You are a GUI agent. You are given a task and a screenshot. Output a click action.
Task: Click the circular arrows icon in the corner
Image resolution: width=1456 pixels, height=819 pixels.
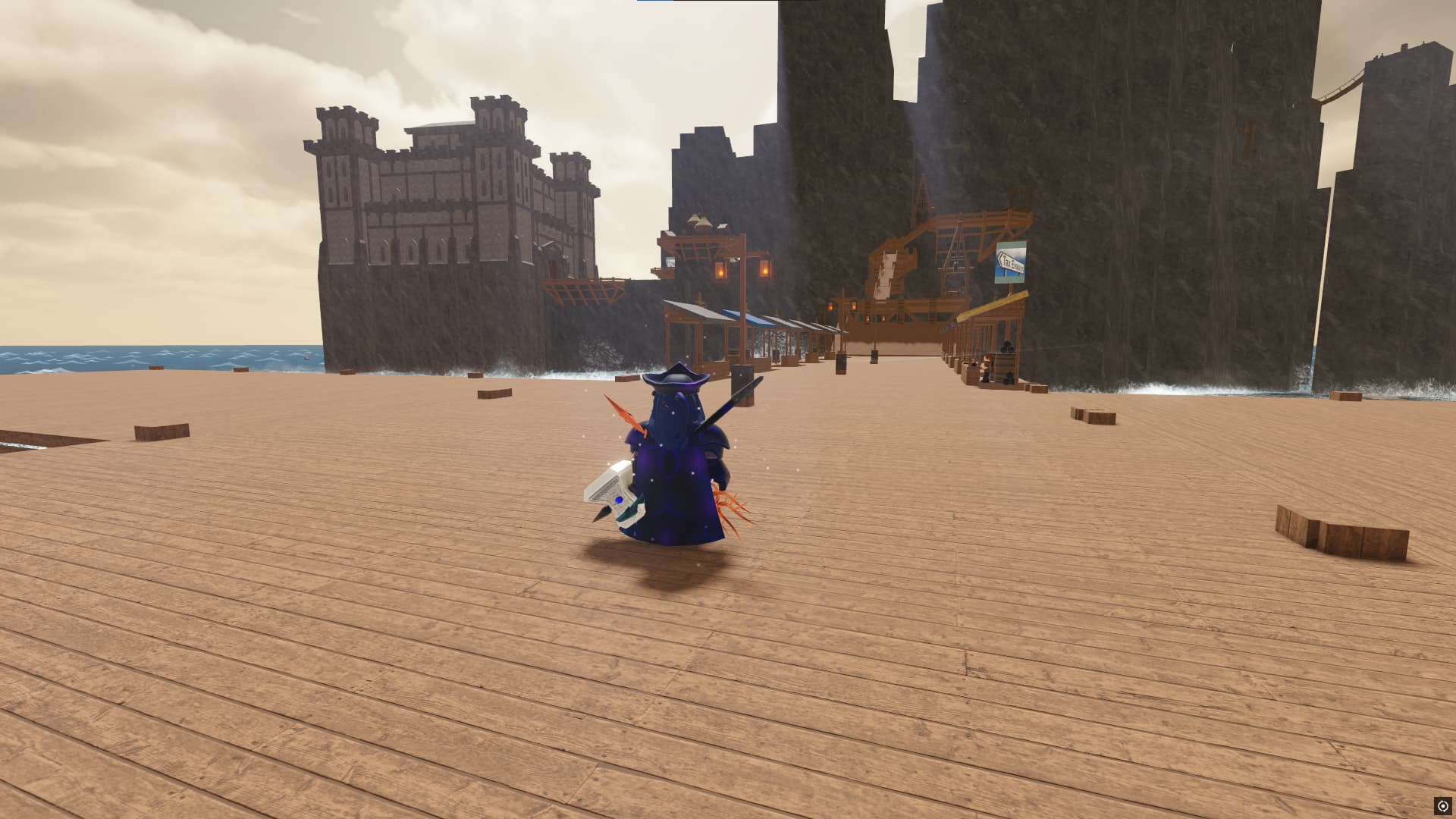(x=1442, y=805)
